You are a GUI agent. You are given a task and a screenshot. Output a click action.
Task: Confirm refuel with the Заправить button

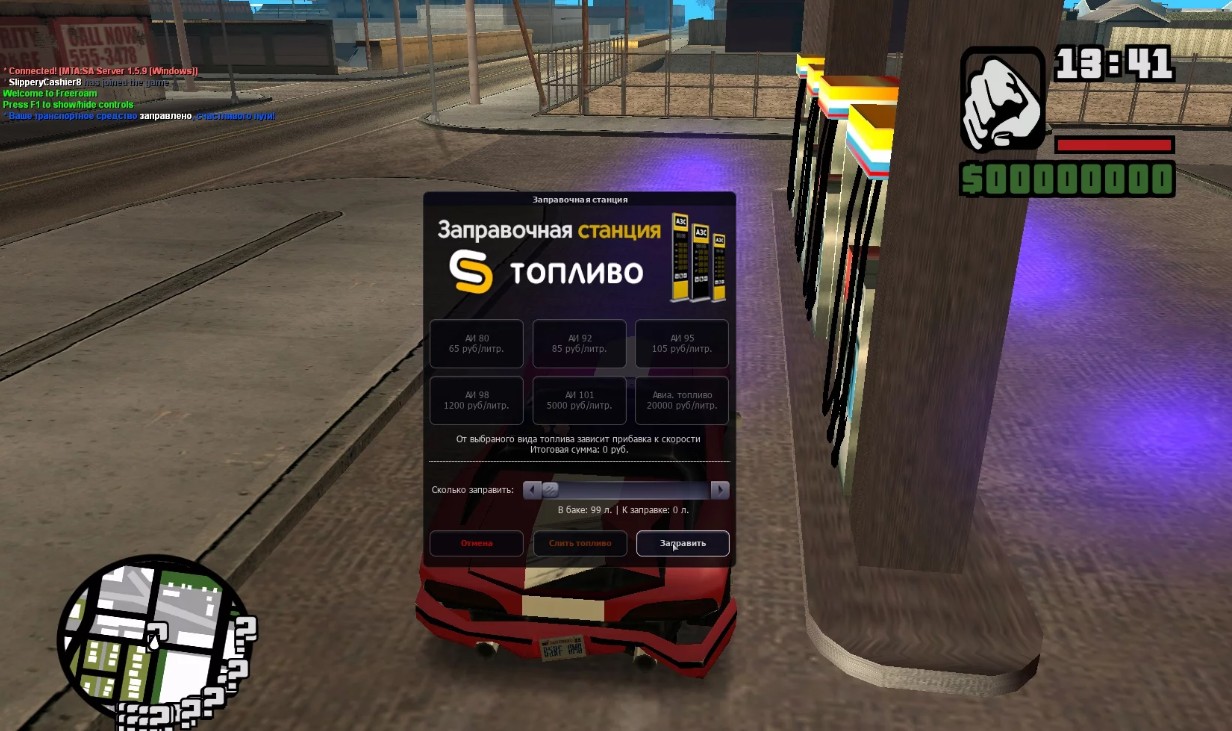point(682,543)
